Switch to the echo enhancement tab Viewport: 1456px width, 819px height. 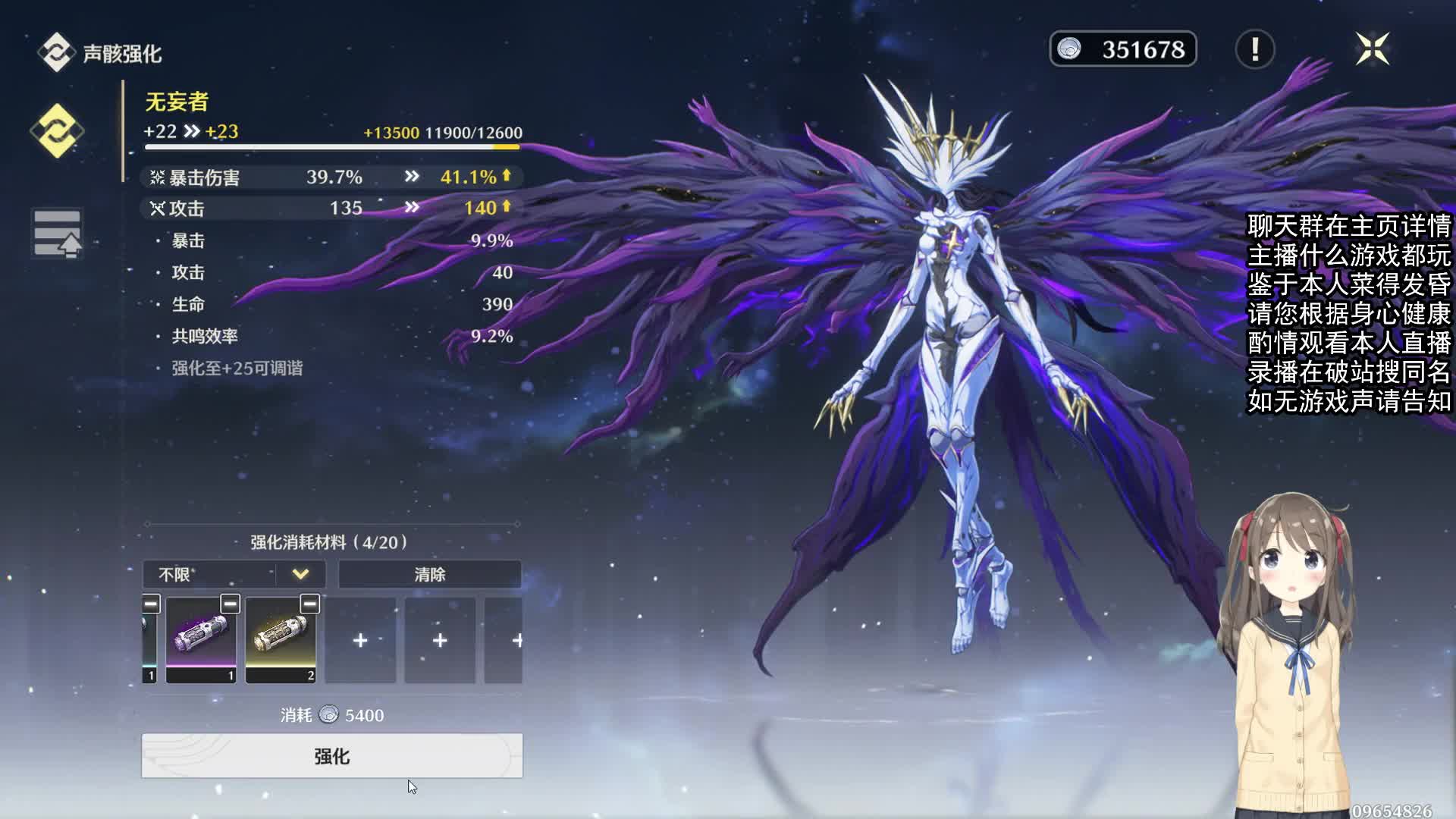click(57, 131)
